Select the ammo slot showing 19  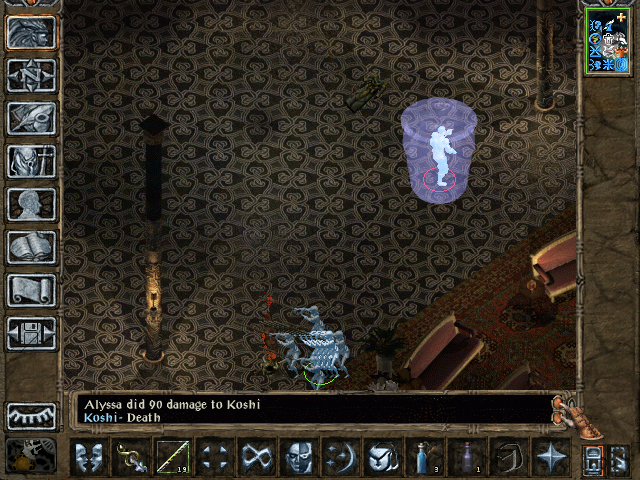coord(174,458)
